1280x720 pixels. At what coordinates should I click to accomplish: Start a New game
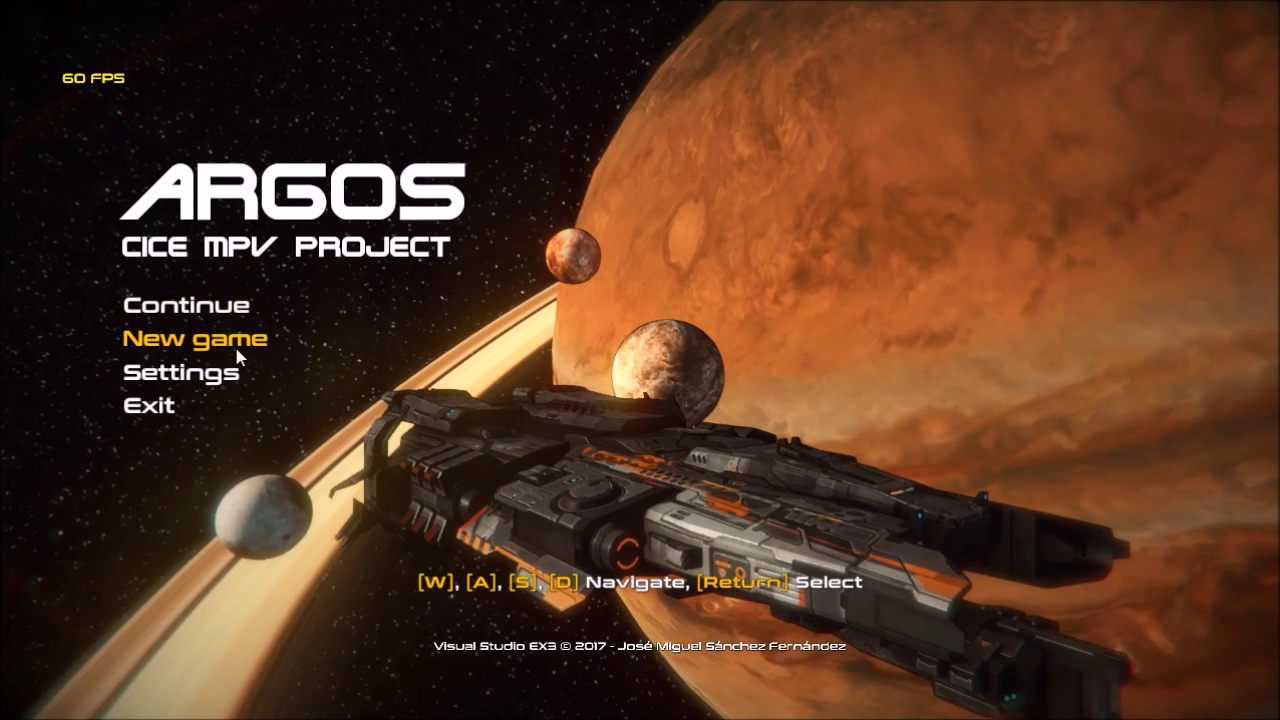(x=194, y=339)
